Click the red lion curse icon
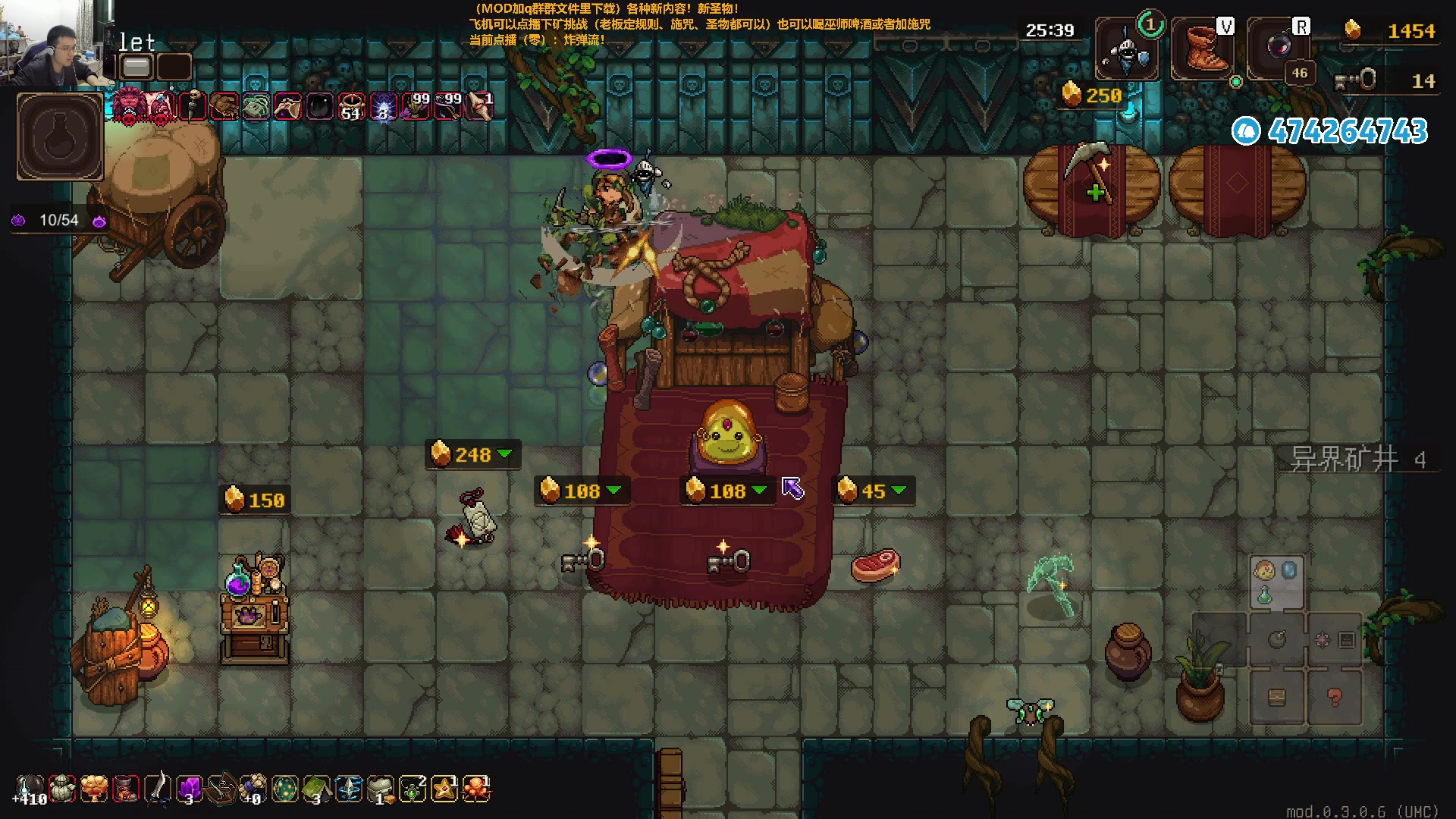 tap(129, 107)
